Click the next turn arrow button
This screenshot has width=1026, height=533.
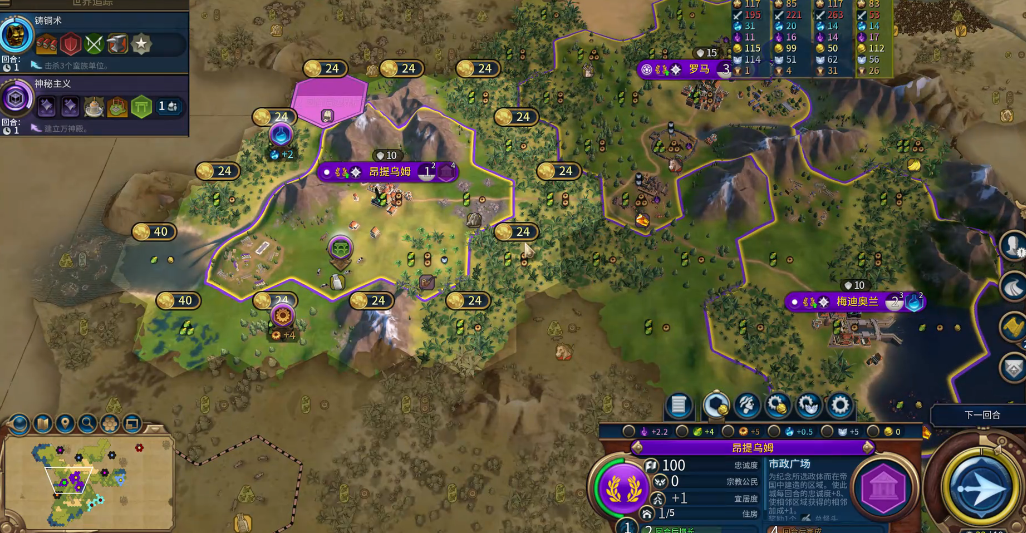tap(981, 487)
